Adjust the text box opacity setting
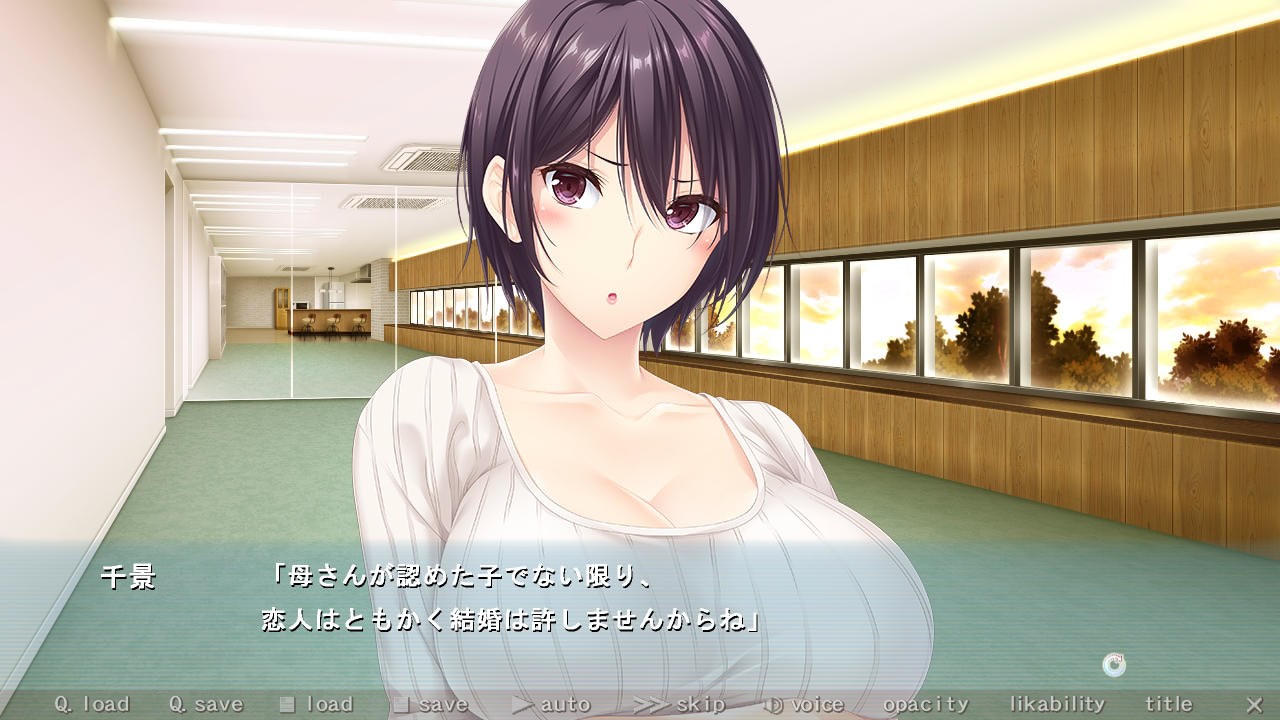 926,705
